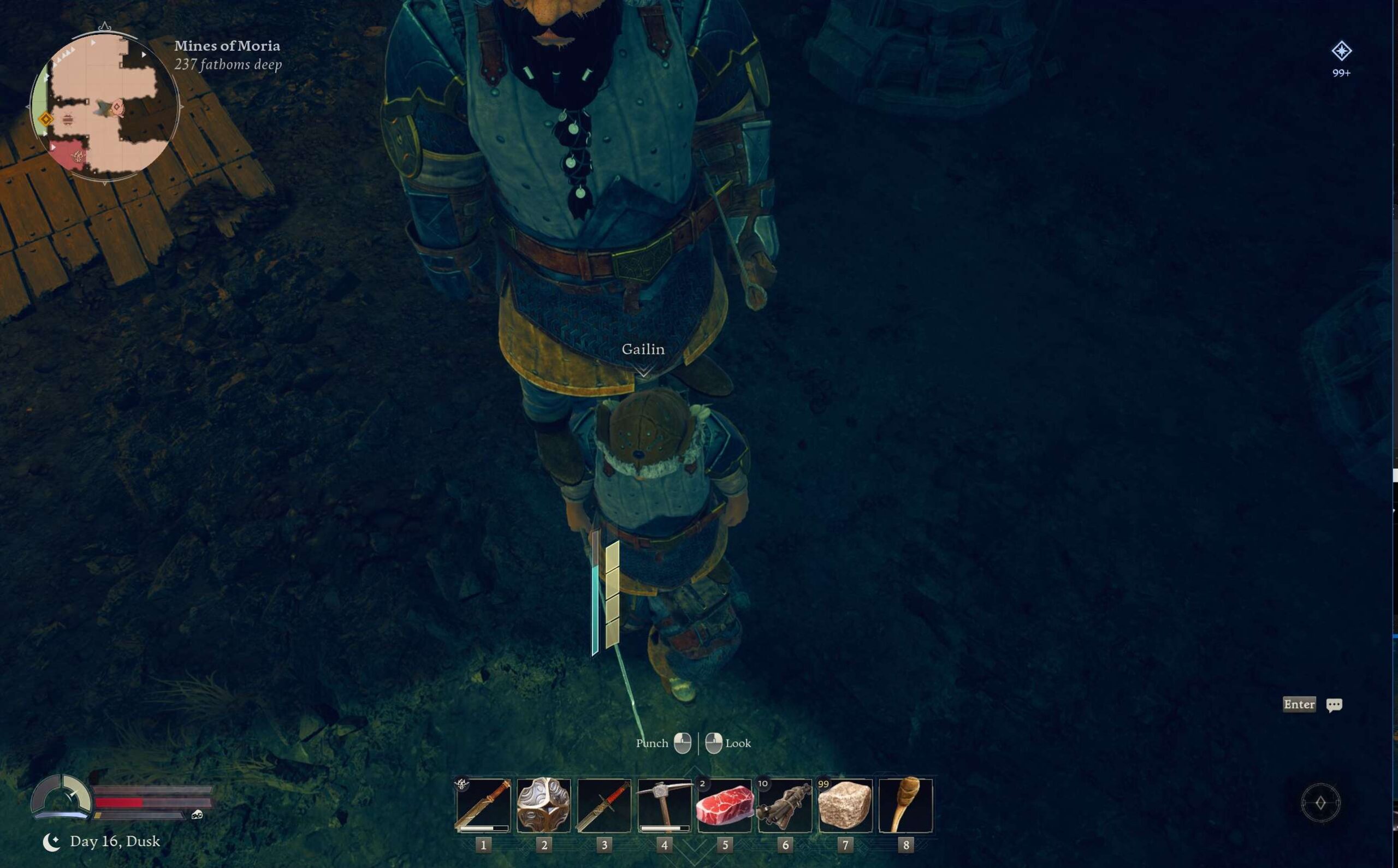Image resolution: width=1398 pixels, height=868 pixels.
Task: Select the stone block stack slot
Action: (x=845, y=805)
